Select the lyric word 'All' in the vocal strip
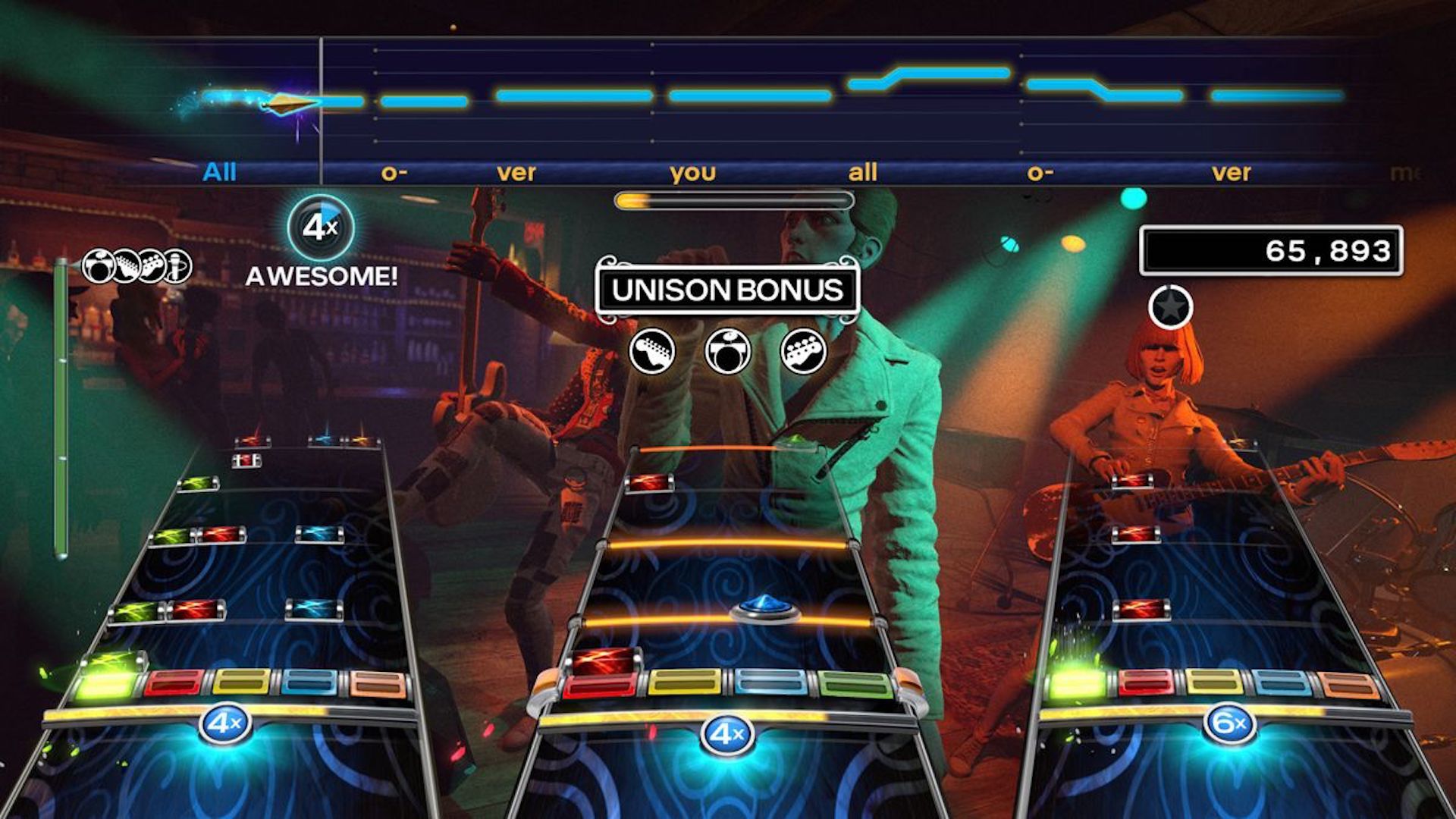The image size is (1456, 819). [218, 172]
